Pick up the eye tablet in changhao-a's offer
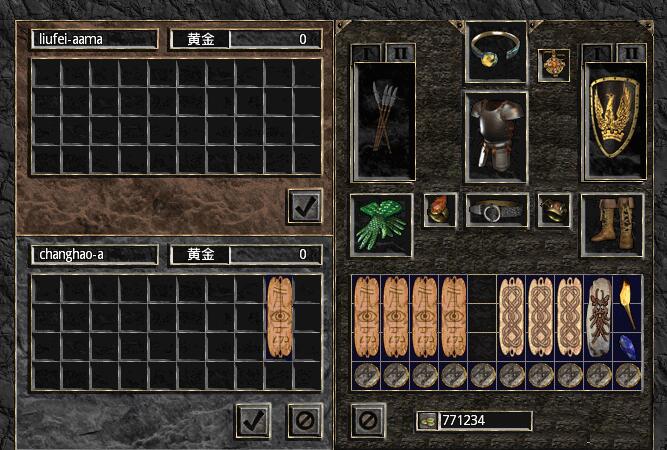 point(280,318)
